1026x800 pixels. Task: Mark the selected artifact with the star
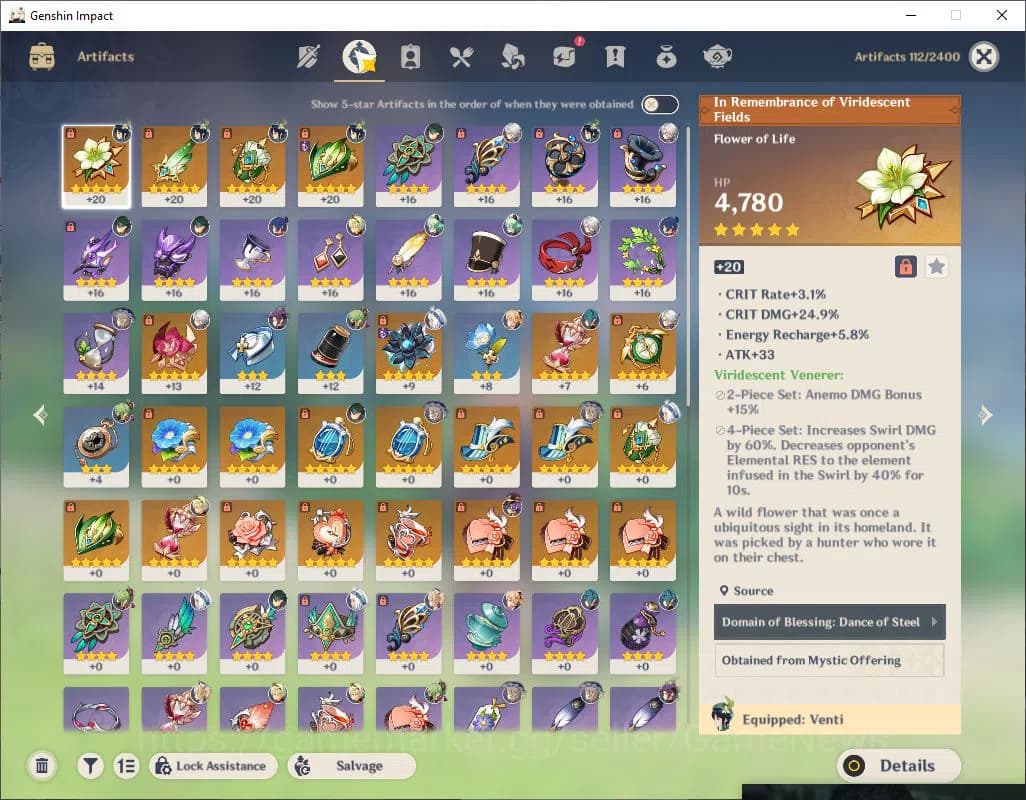tap(936, 267)
